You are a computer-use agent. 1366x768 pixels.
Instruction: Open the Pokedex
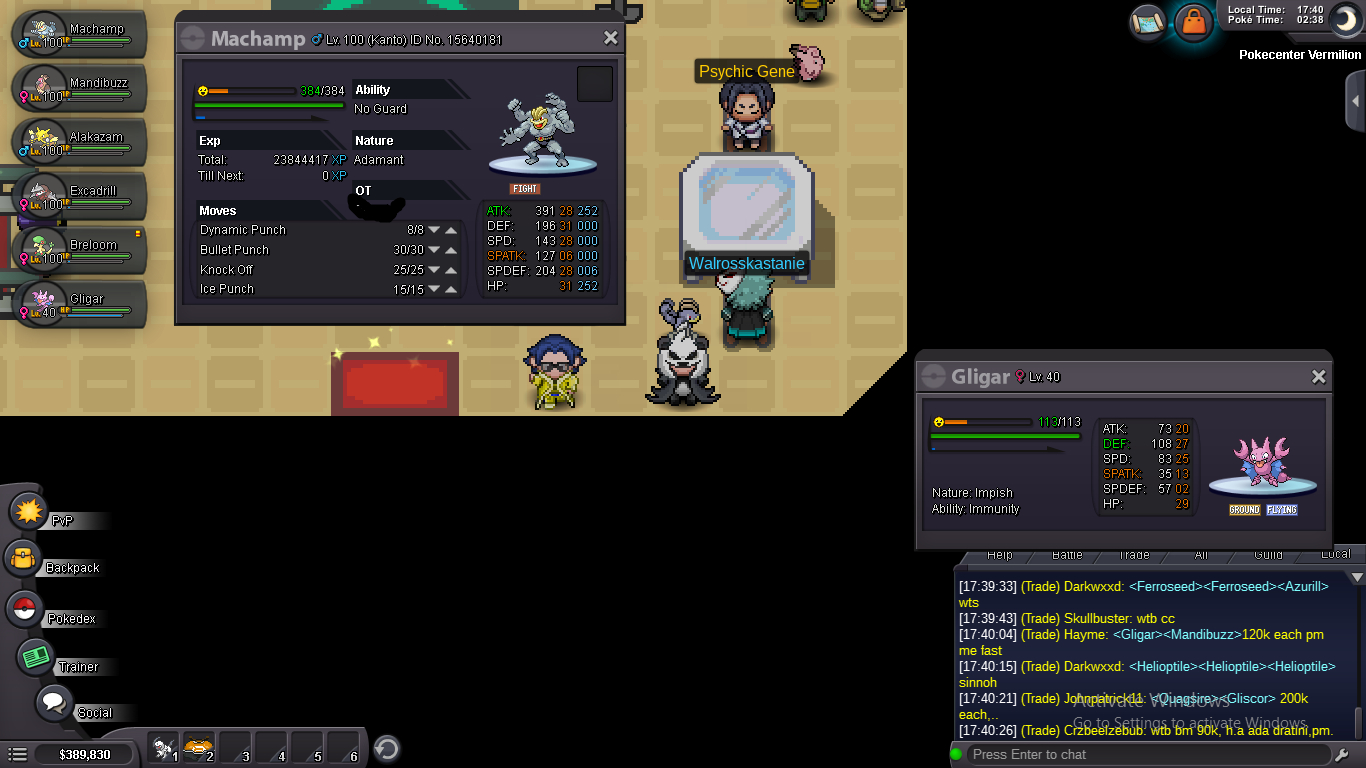[x=25, y=608]
